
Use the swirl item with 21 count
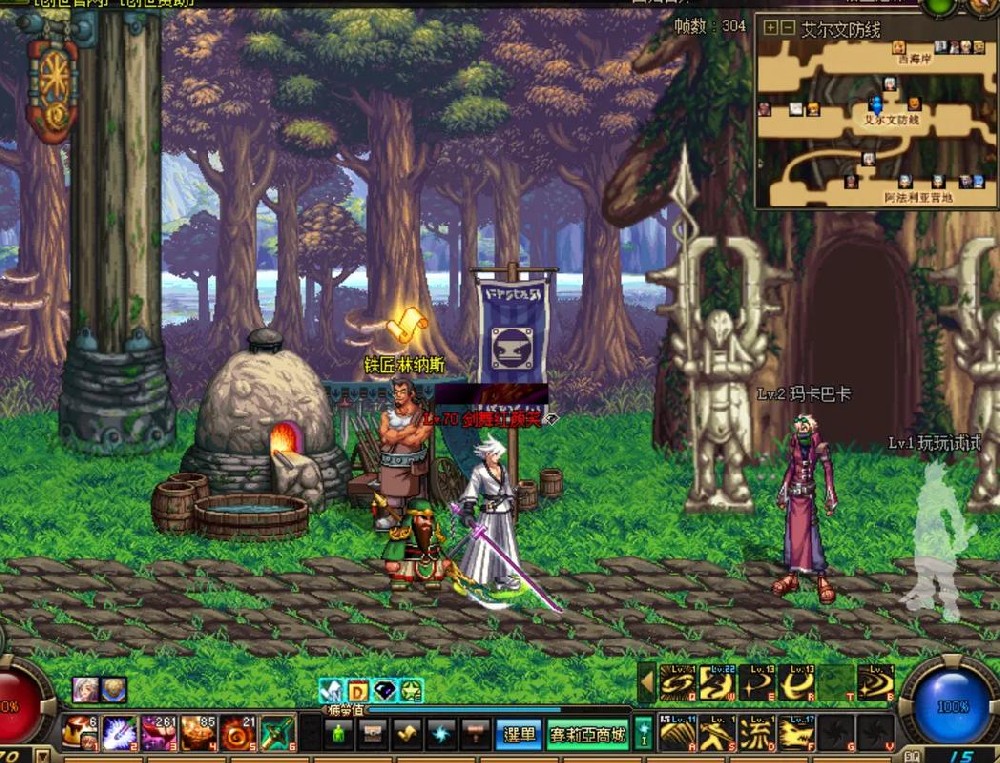coord(238,733)
